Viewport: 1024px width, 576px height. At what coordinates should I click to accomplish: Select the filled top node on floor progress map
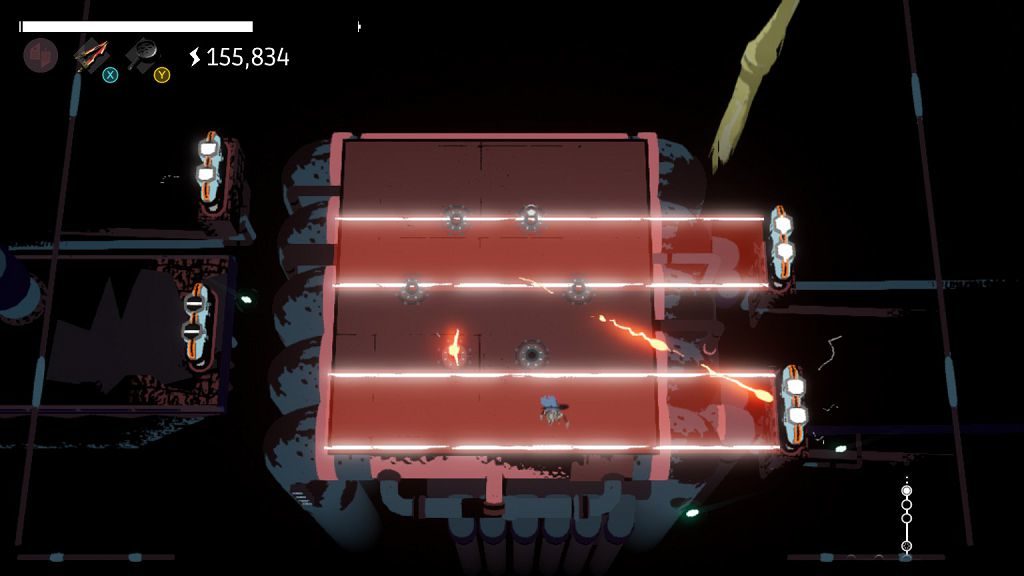tap(907, 491)
